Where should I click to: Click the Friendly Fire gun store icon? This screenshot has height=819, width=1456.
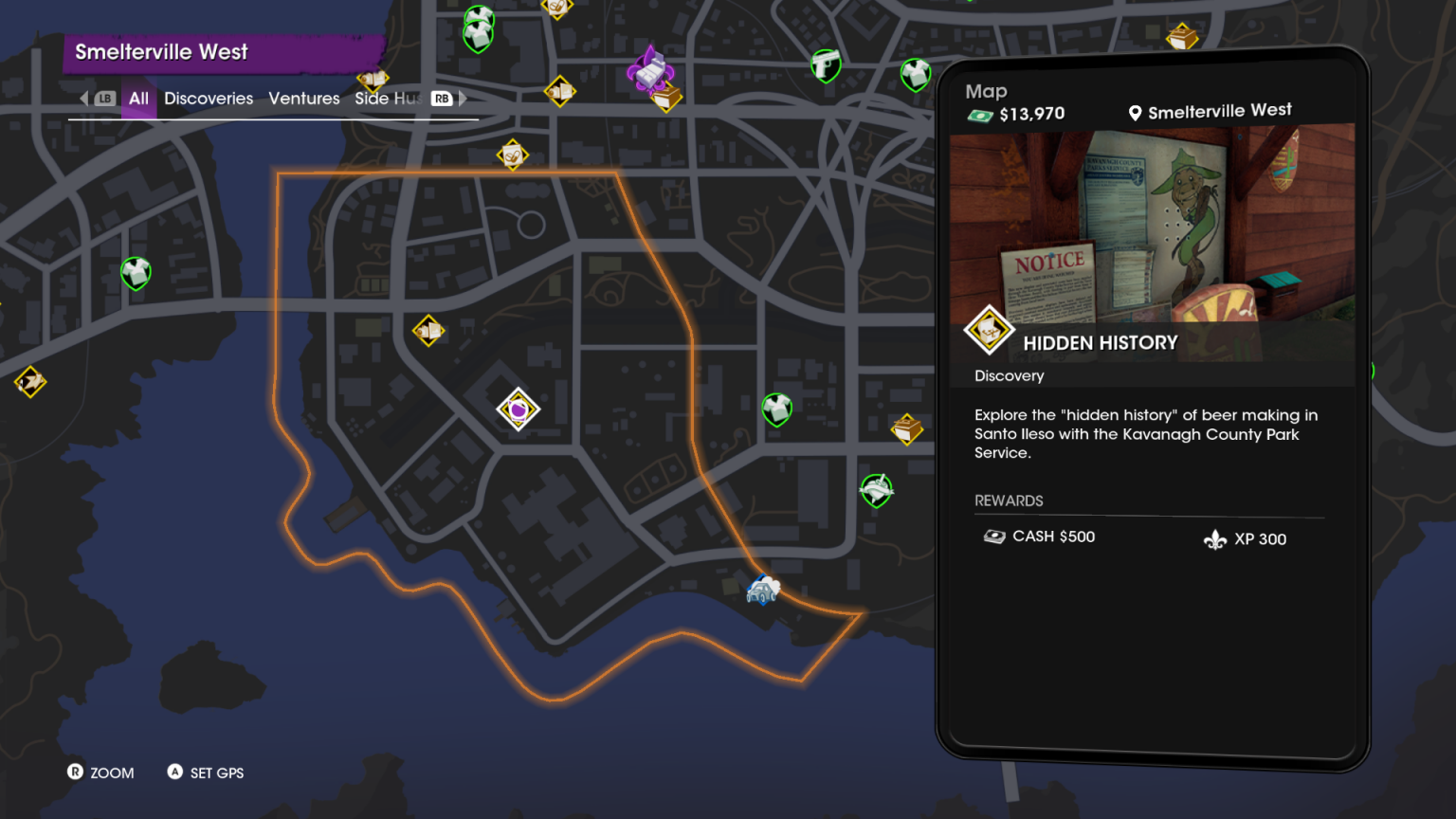click(x=824, y=67)
